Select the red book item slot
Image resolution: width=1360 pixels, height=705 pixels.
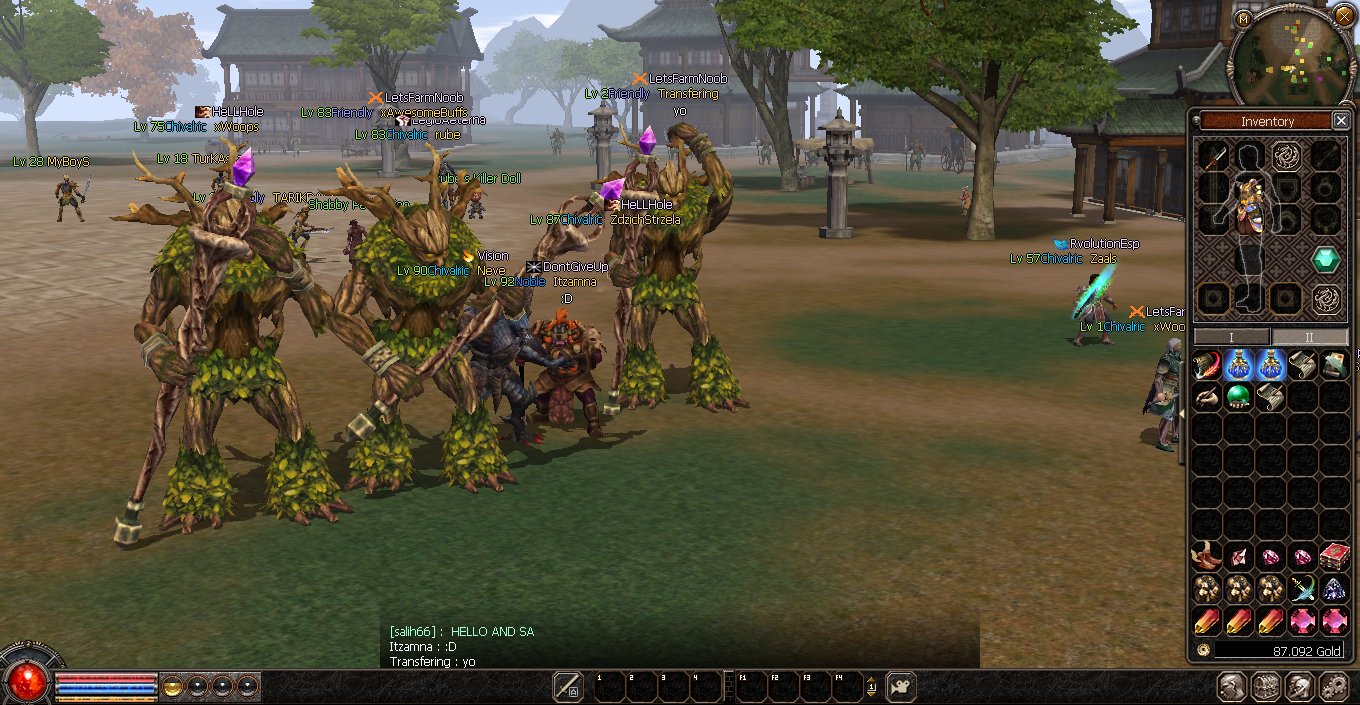pos(1333,557)
